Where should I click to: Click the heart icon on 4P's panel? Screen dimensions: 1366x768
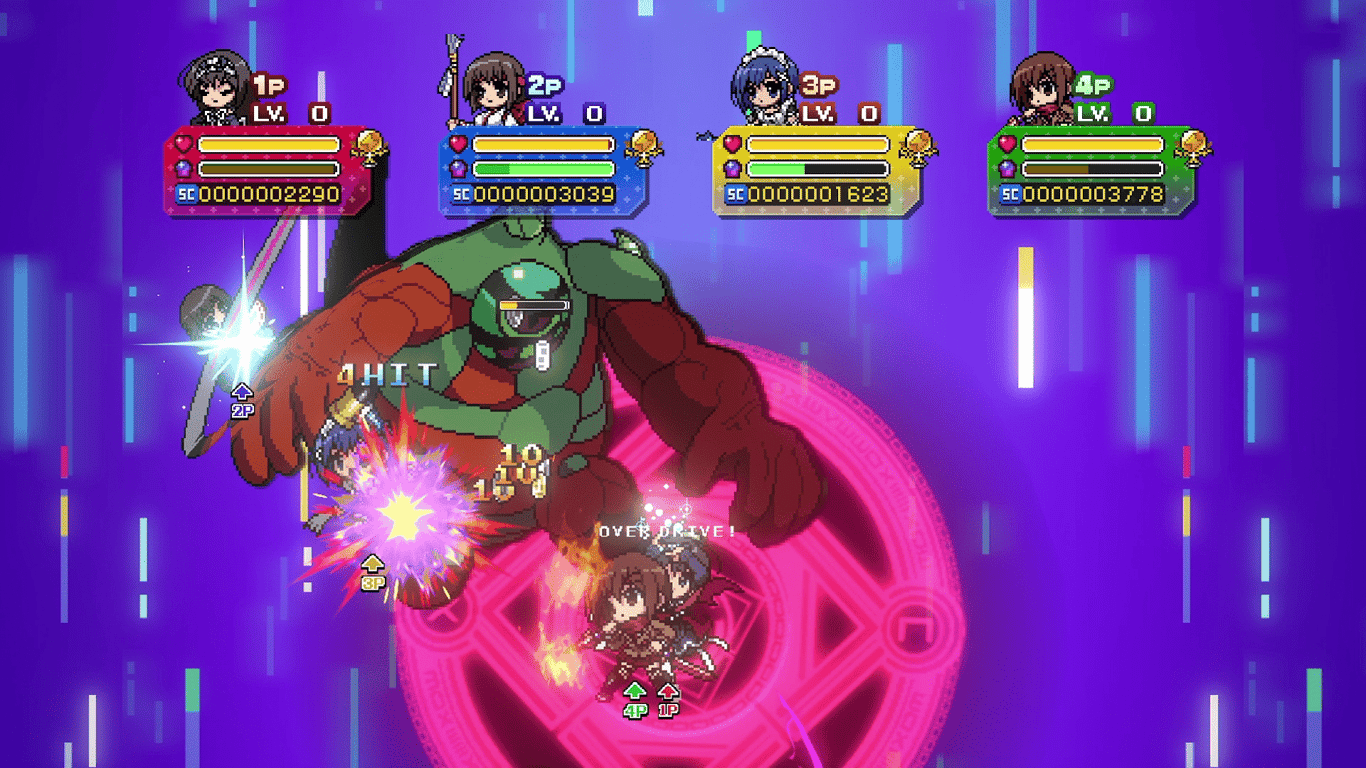(1006, 144)
